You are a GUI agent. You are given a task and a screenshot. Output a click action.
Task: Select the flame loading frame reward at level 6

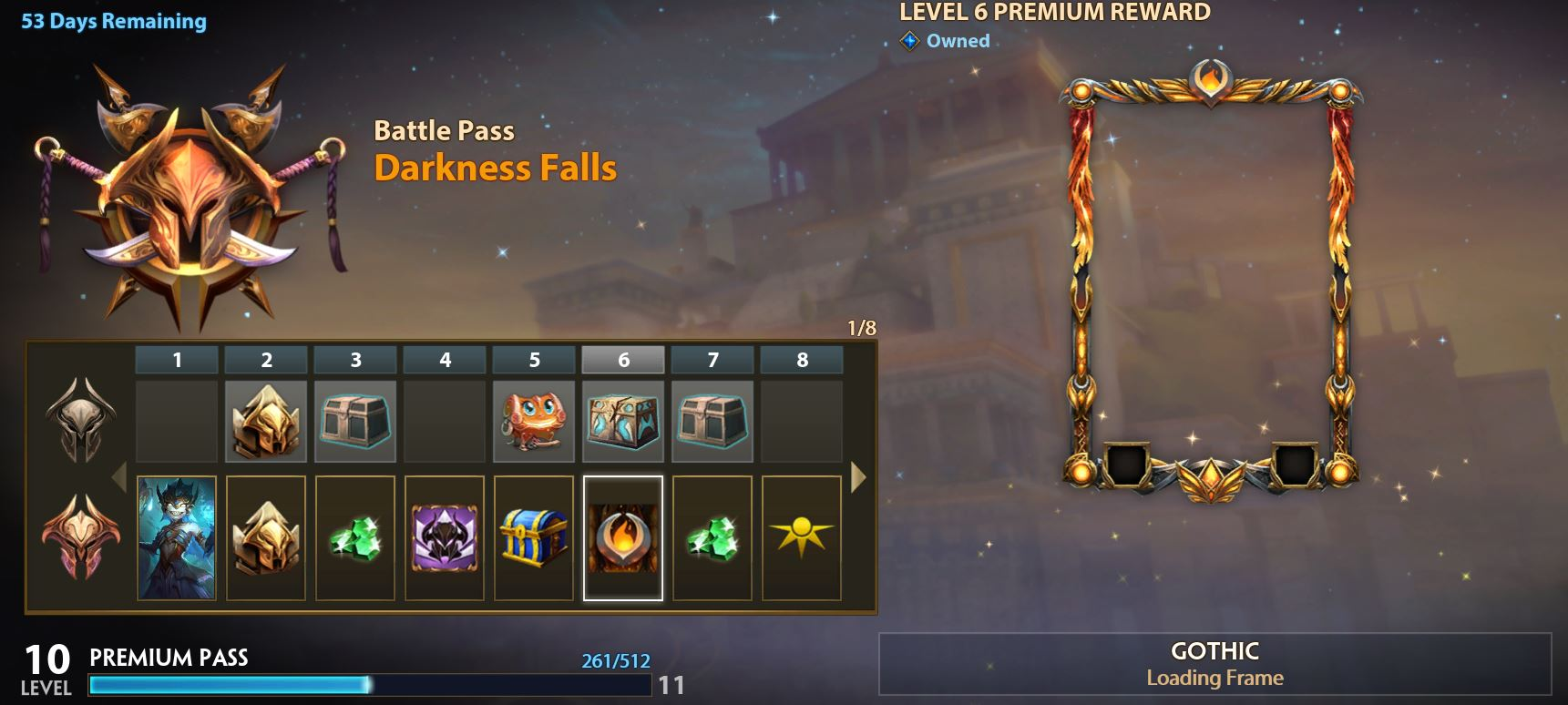pyautogui.click(x=622, y=537)
